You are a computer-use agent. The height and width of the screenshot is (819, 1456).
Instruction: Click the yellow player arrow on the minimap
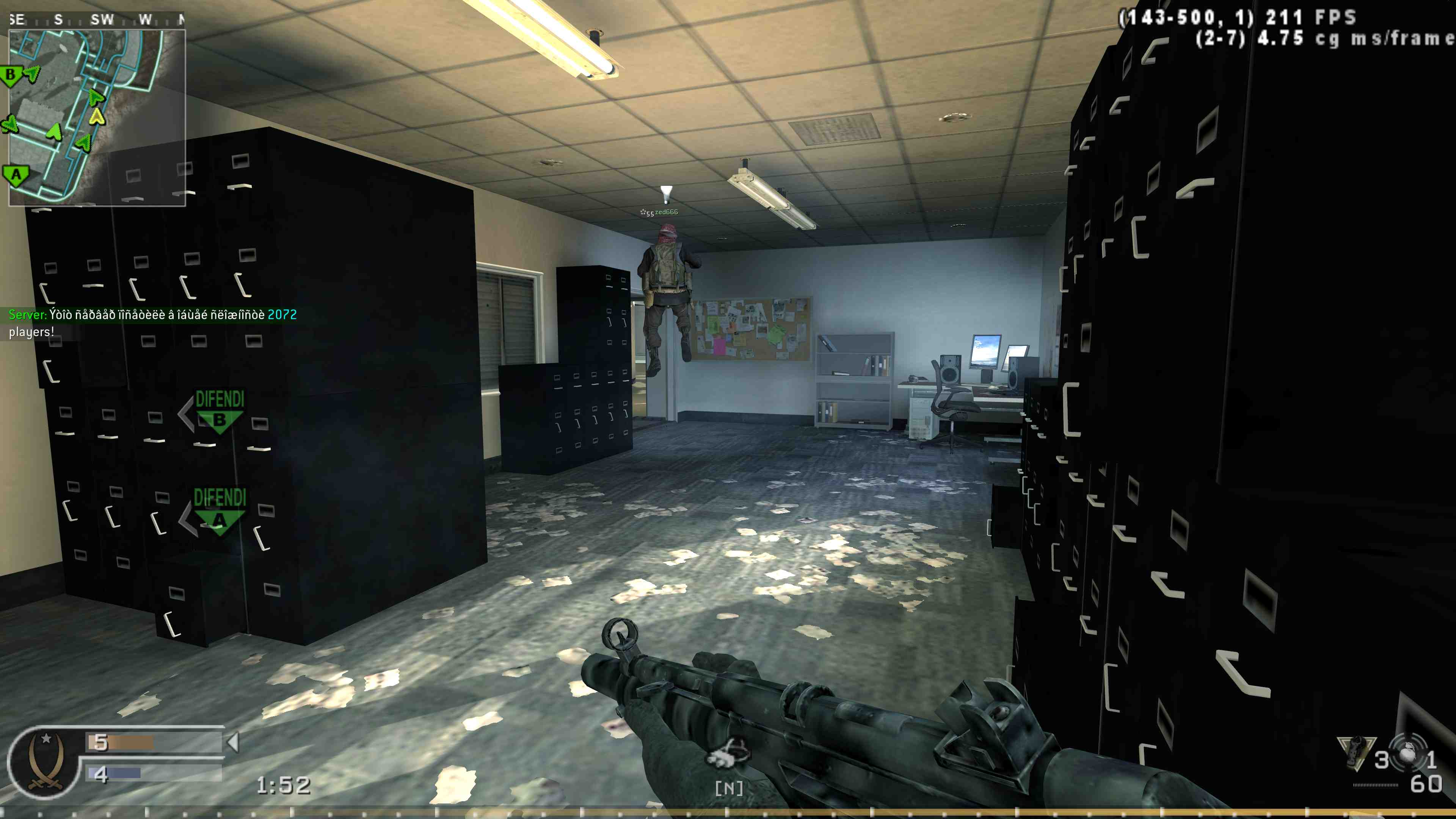pyautogui.click(x=97, y=117)
